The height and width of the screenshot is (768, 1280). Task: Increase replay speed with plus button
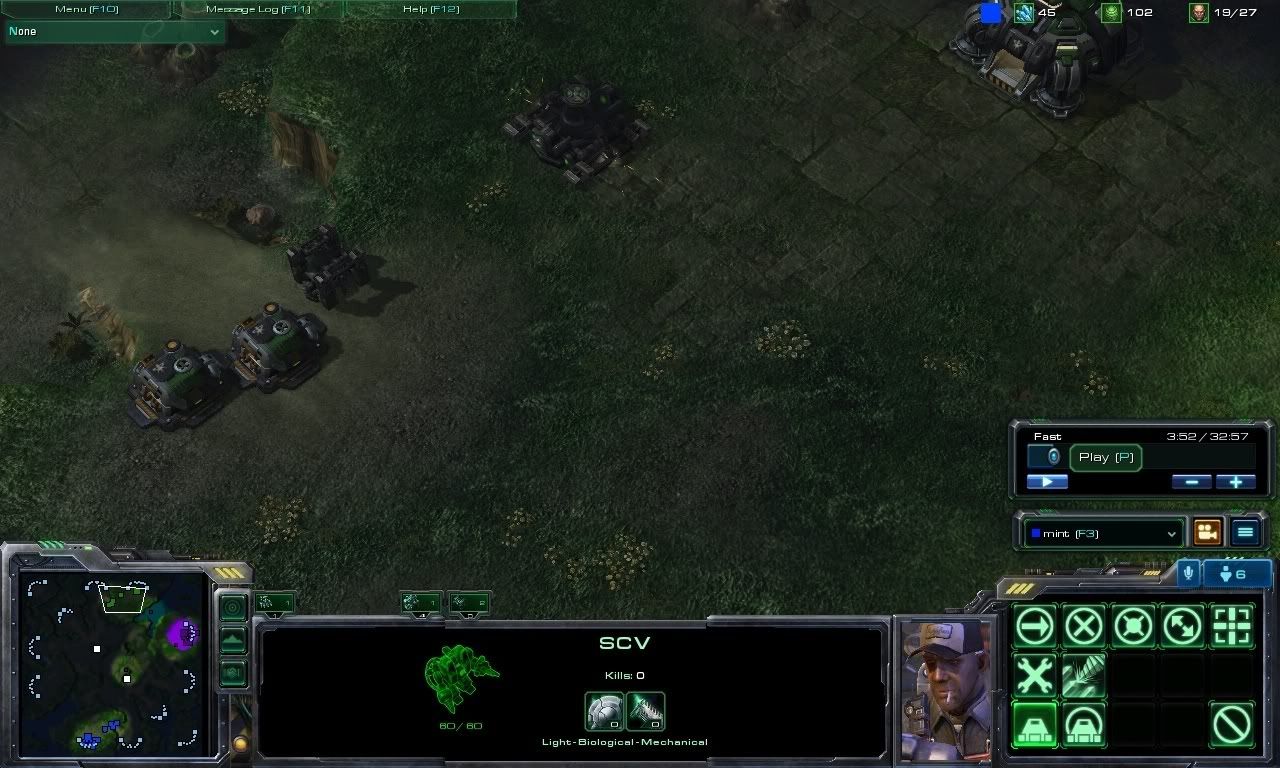pyautogui.click(x=1236, y=482)
